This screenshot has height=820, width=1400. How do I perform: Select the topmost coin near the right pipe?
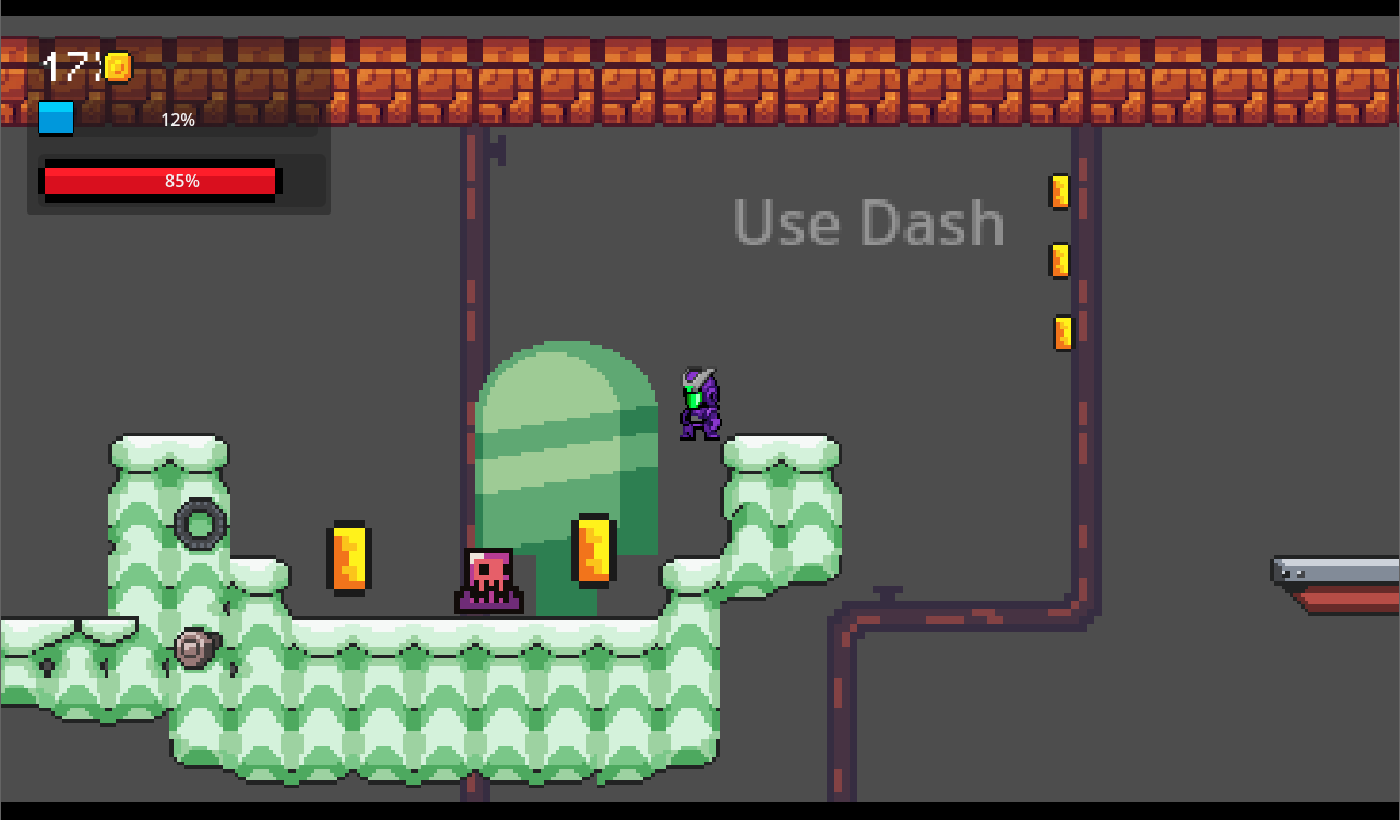[1059, 192]
